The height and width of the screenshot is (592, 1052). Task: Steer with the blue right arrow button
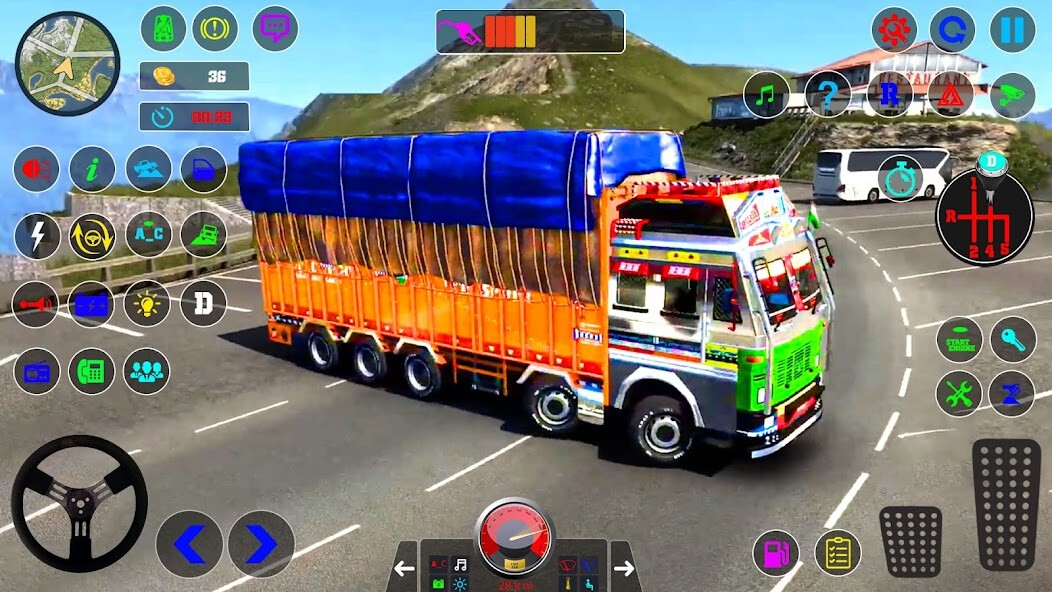pyautogui.click(x=261, y=544)
